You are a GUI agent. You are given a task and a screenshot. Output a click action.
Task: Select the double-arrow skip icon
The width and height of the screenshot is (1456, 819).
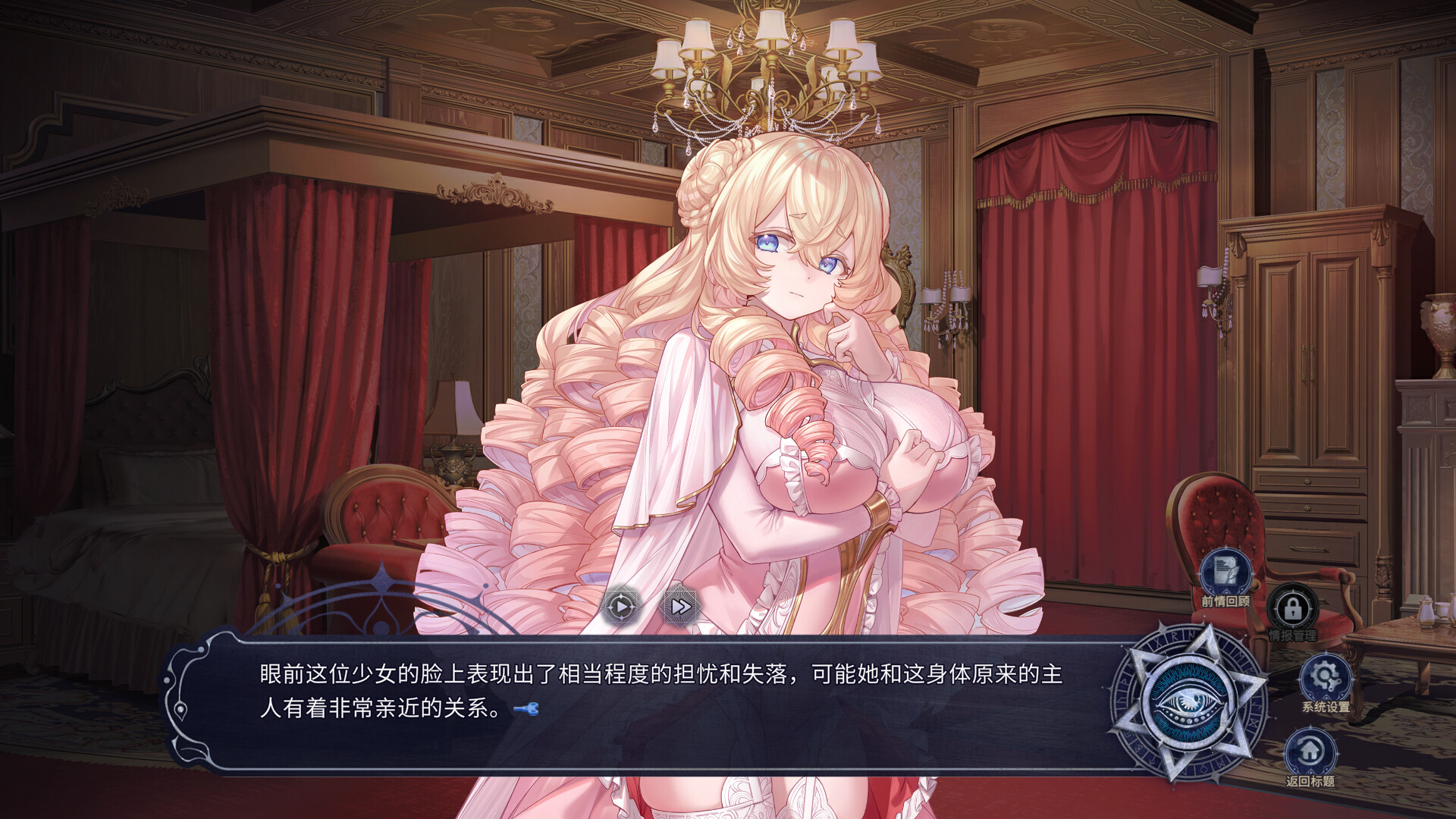point(681,607)
